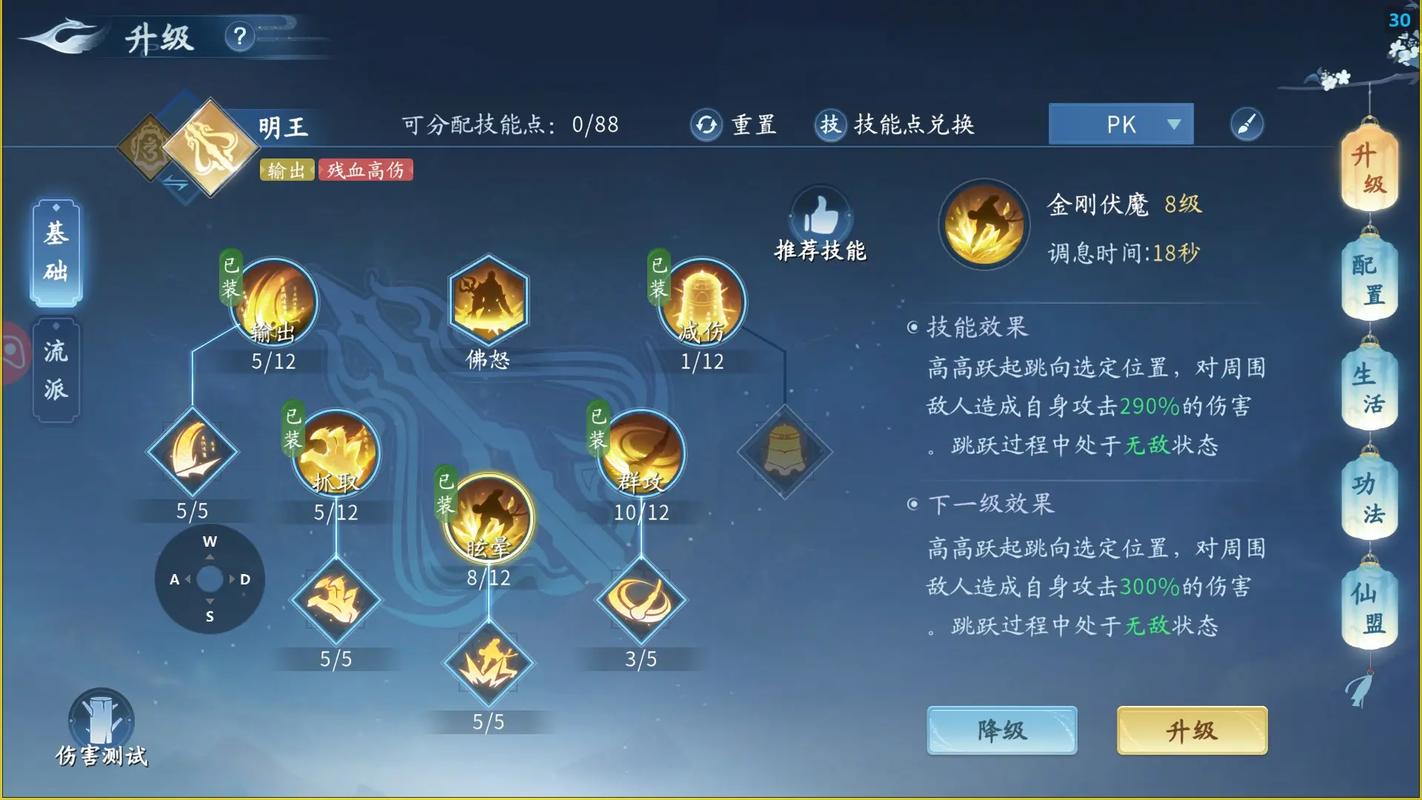View the 金刚伏魔 skill icon
This screenshot has height=800, width=1422.
pyautogui.click(x=983, y=222)
